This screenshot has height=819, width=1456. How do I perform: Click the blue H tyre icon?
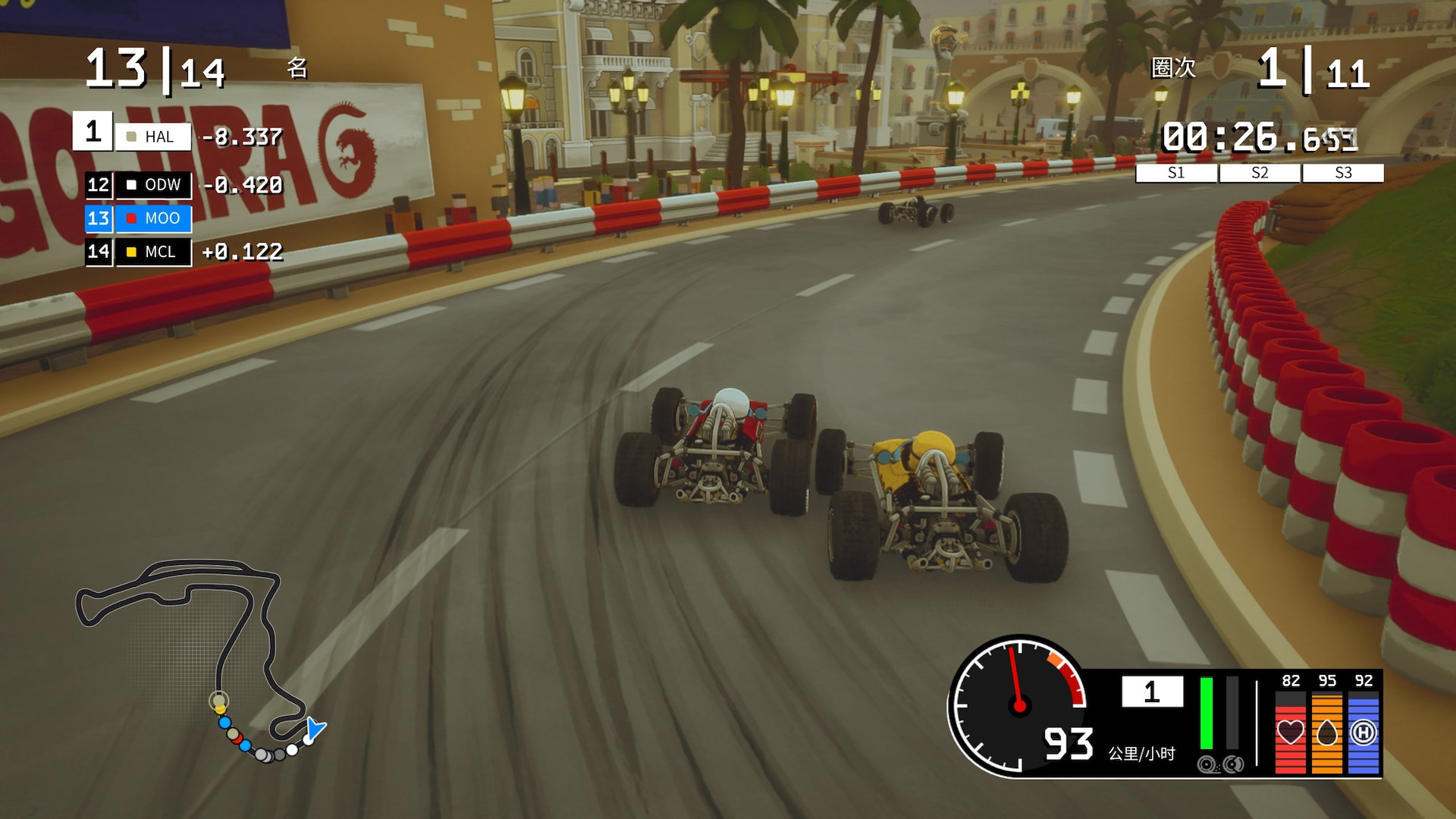[1363, 733]
